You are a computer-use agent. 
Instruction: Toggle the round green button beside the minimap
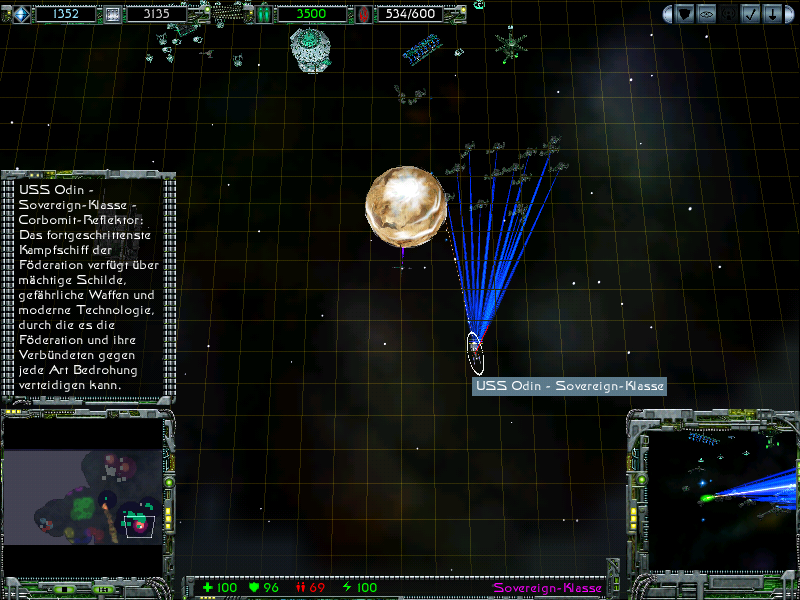click(x=169, y=482)
